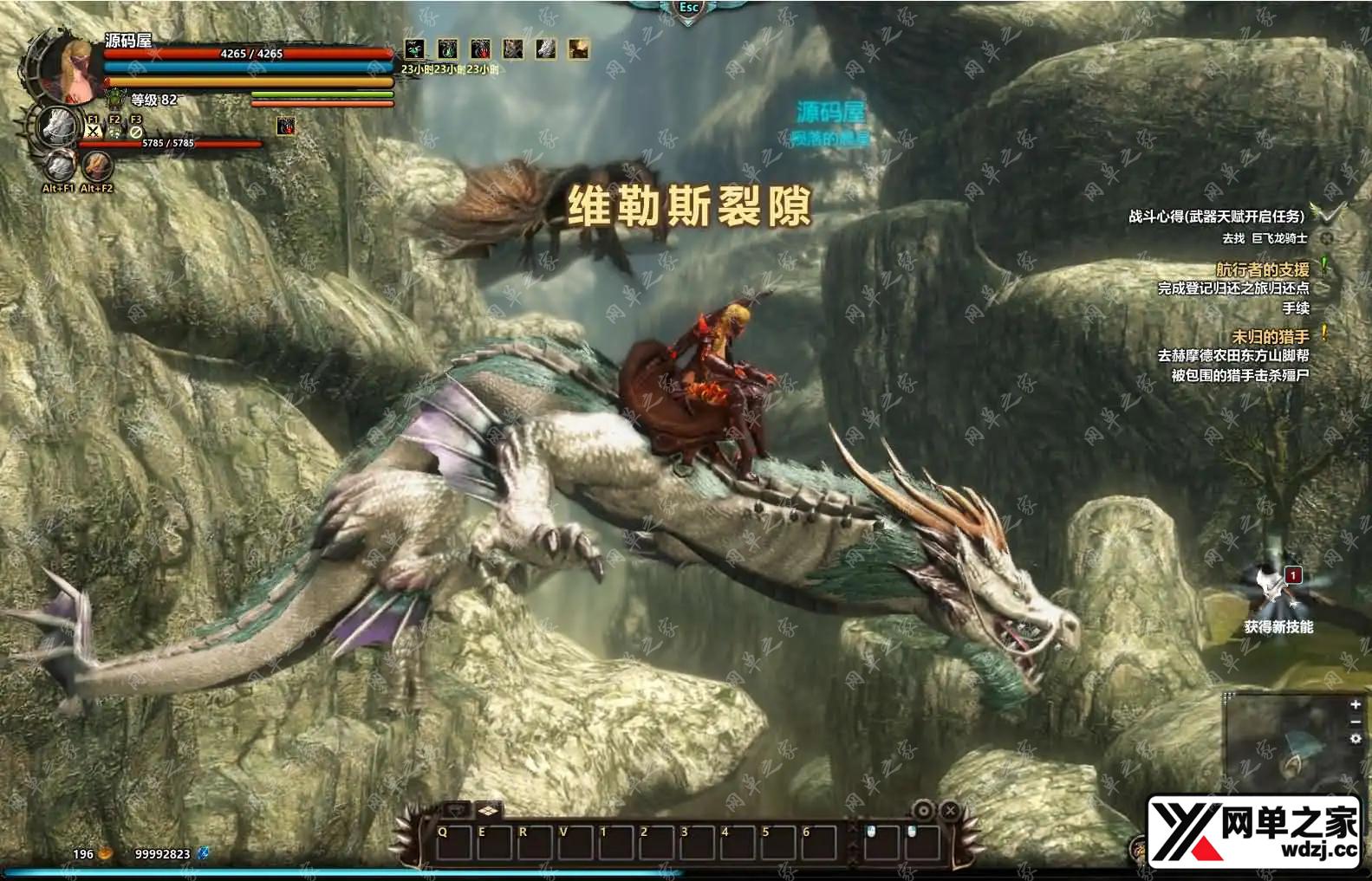Zoom out the minimap with minus button

coord(1356,722)
